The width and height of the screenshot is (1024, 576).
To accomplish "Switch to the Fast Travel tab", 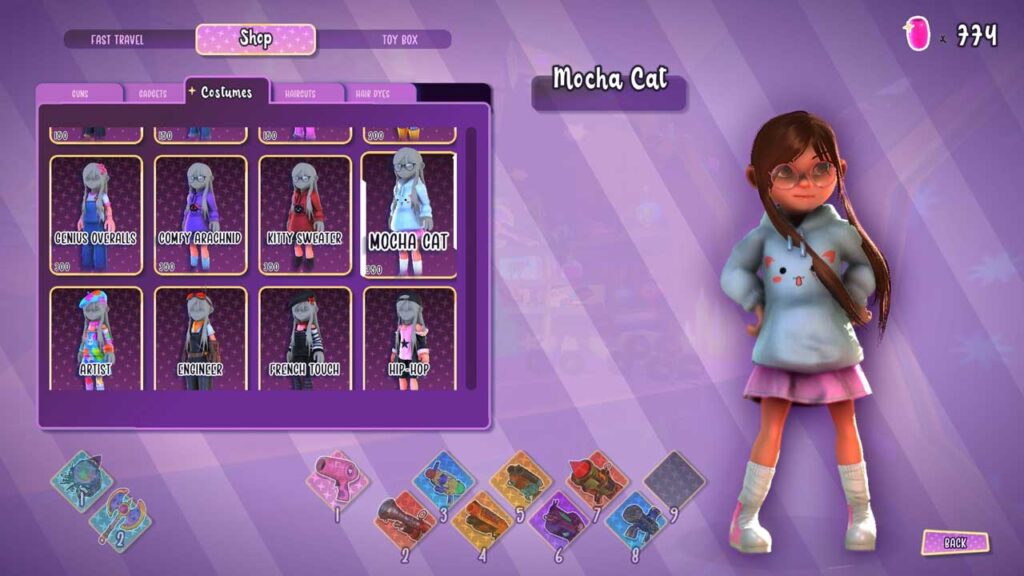I will tap(118, 40).
